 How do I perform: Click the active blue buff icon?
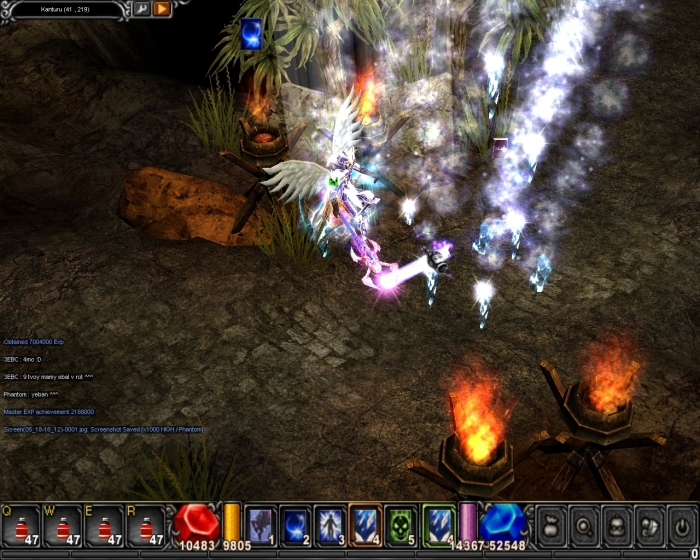pos(251,34)
